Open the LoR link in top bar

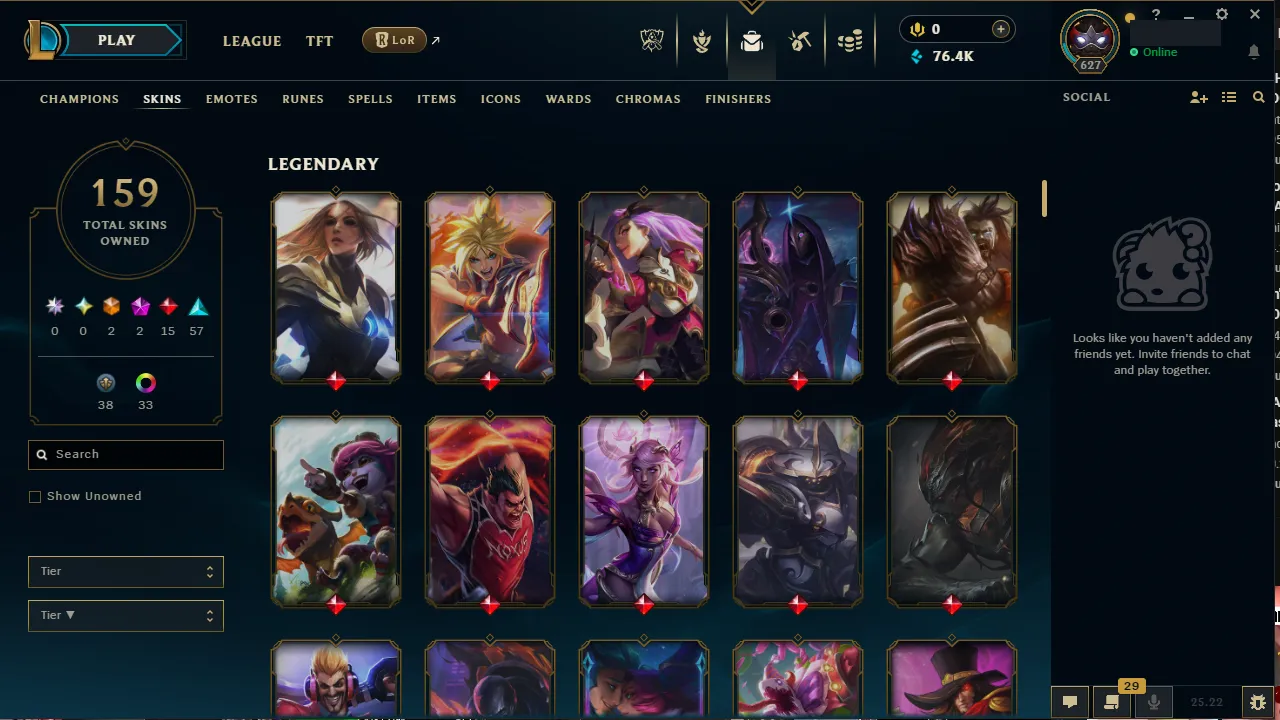click(x=394, y=40)
